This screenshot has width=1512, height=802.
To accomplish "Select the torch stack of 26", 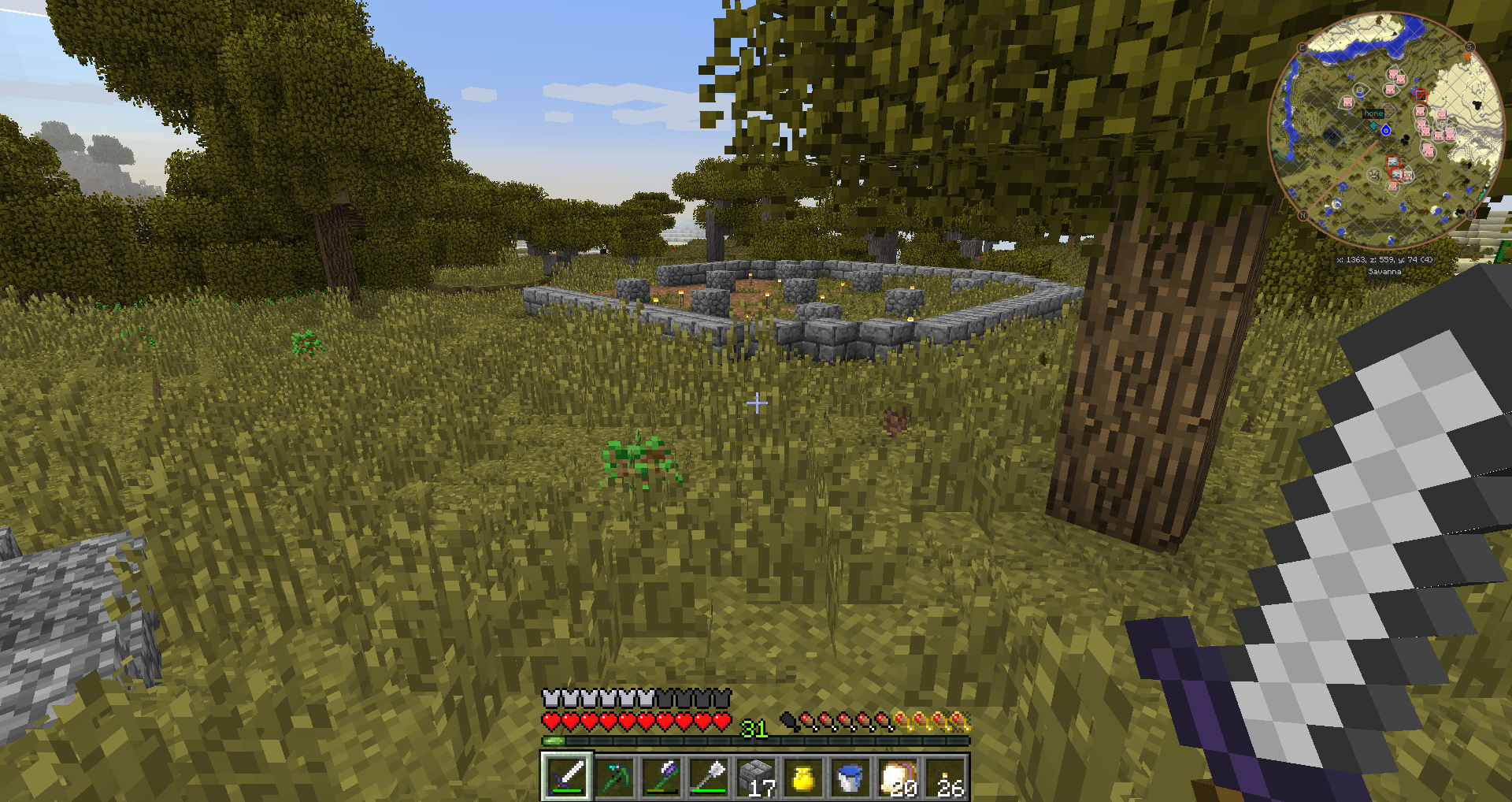I will pyautogui.click(x=945, y=777).
